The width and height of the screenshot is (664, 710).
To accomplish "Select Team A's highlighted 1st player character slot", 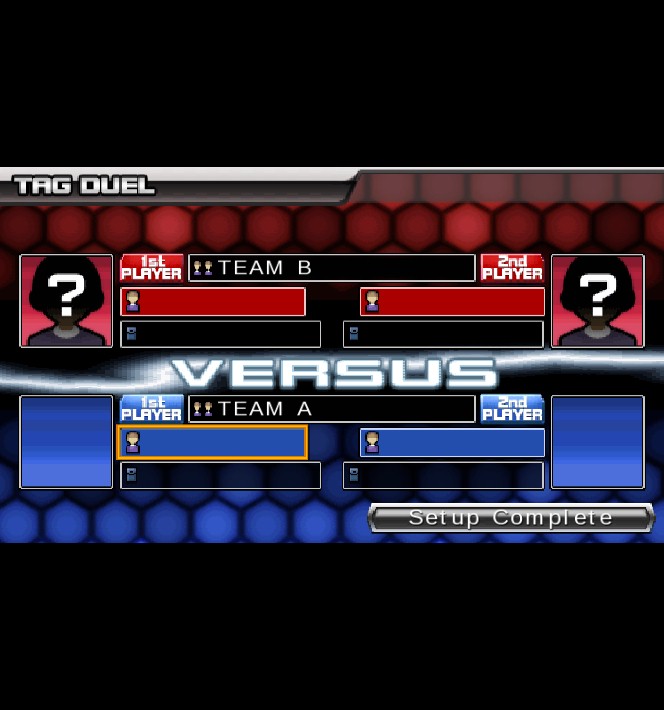I will pyautogui.click(x=213, y=442).
